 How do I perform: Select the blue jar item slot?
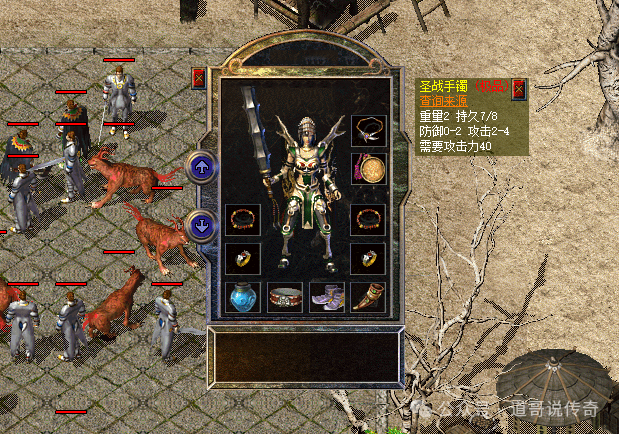242,297
